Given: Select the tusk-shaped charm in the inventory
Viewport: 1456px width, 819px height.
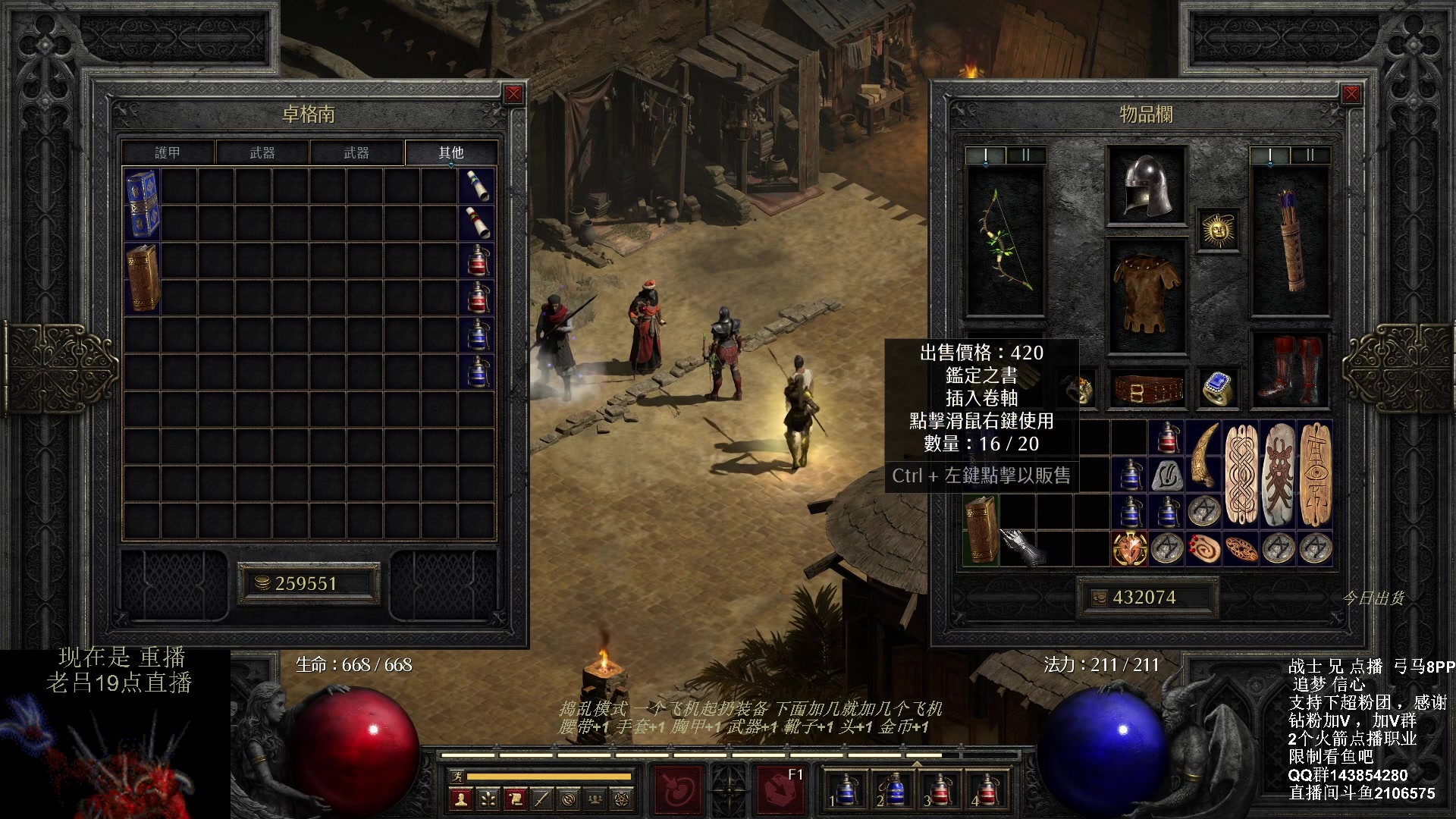Looking at the screenshot, I should click(1204, 455).
